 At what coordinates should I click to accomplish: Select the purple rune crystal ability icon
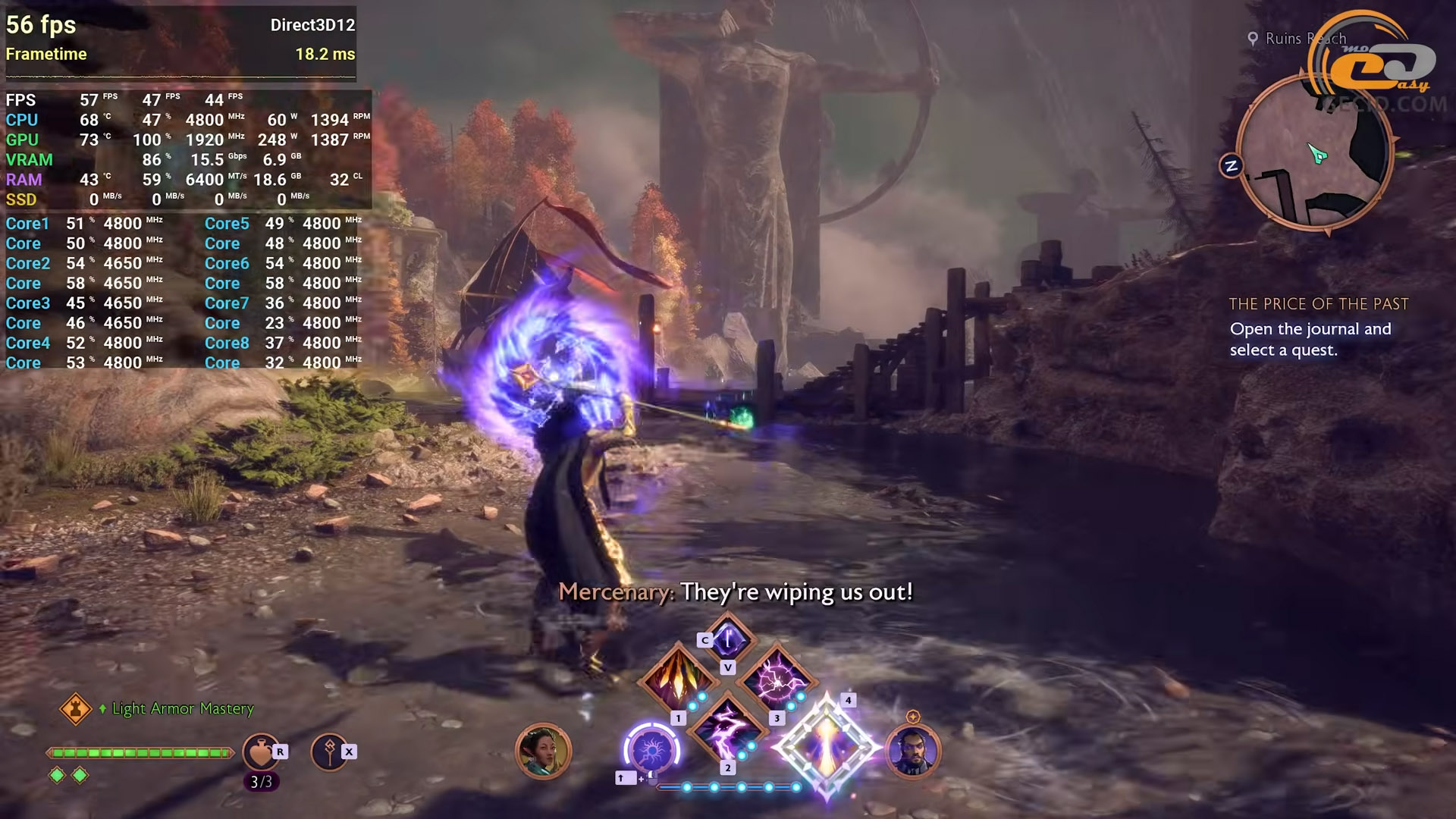point(728,639)
